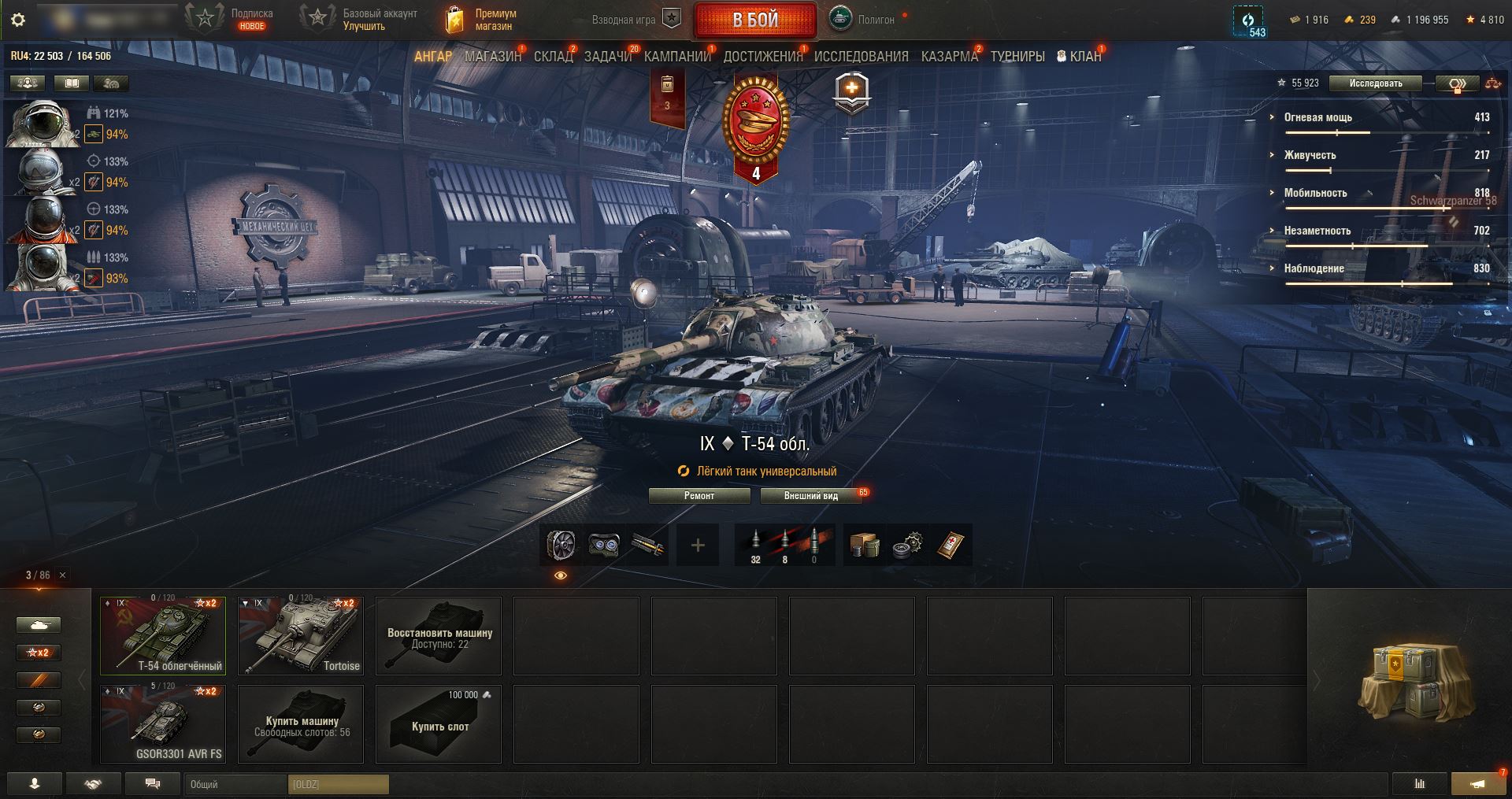This screenshot has width=1512, height=799.
Task: Open Внешний вид exterior customization
Action: [x=810, y=496]
